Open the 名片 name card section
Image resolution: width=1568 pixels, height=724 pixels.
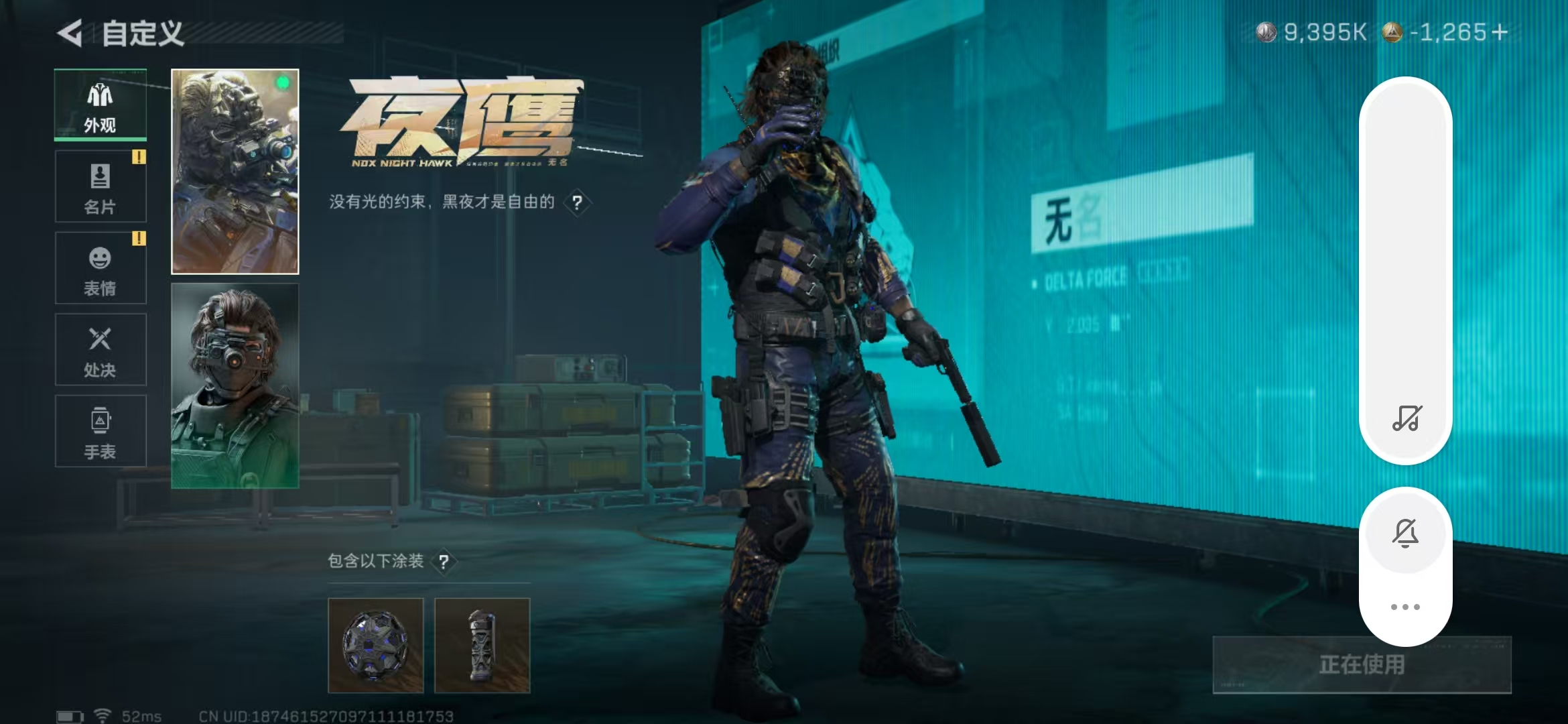100,186
